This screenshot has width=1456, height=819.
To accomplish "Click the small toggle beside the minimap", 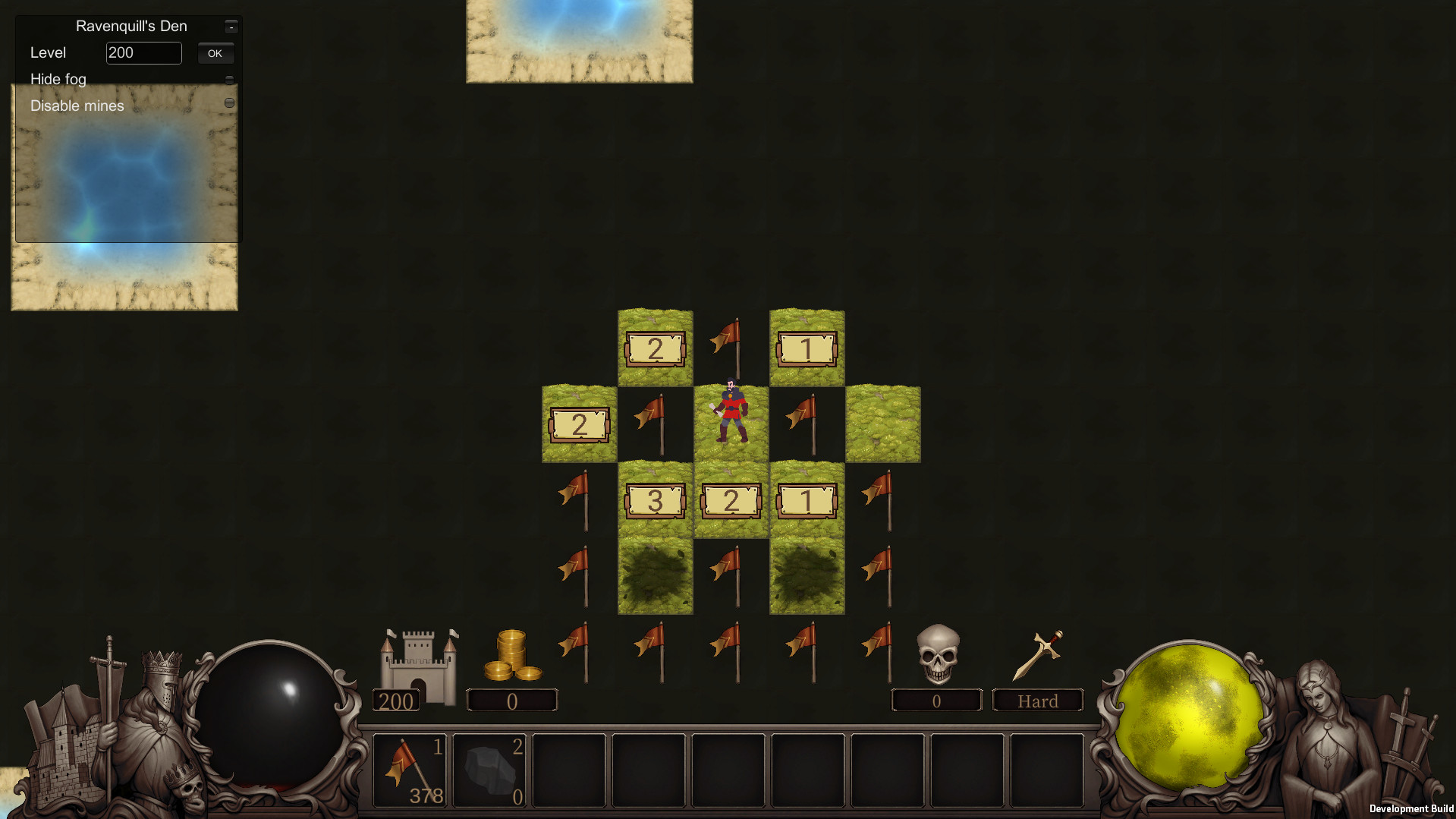I will (229, 101).
